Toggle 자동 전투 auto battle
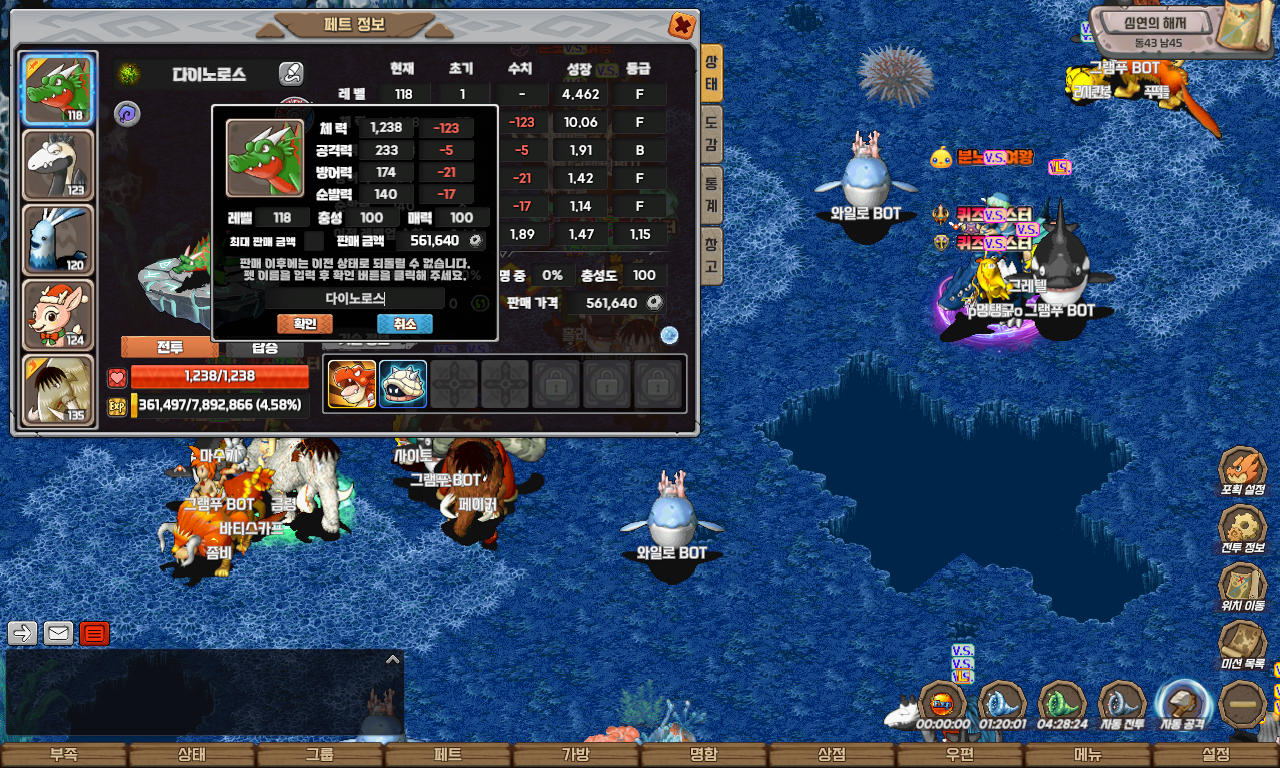This screenshot has width=1280, height=768. point(1122,704)
